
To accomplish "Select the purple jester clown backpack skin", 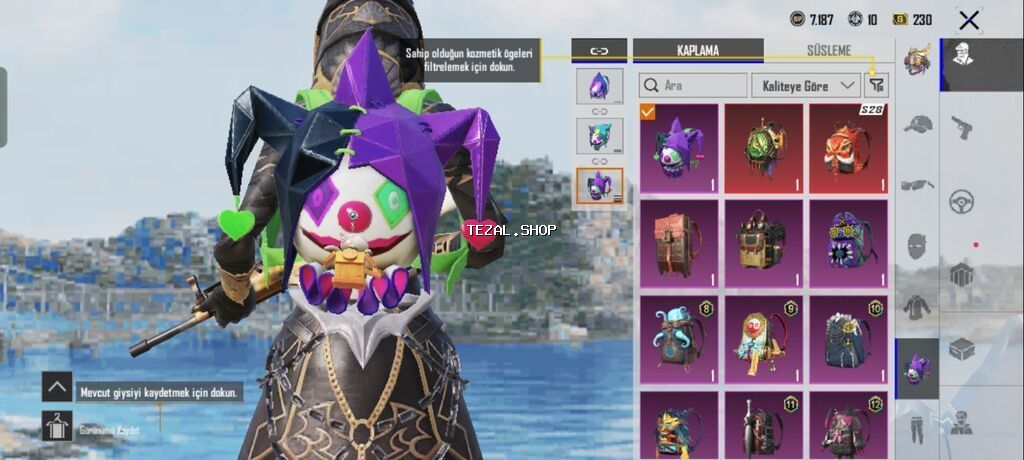I will pos(679,149).
